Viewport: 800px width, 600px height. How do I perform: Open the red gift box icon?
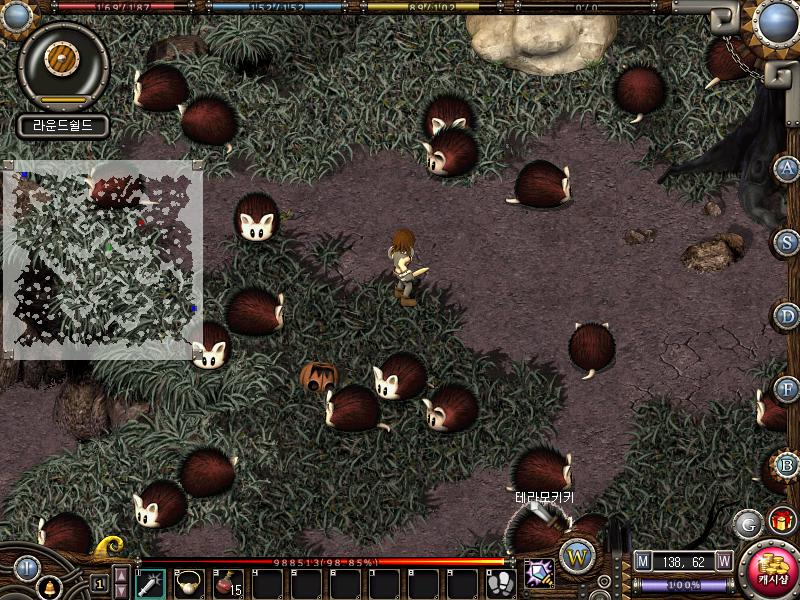pos(781,520)
